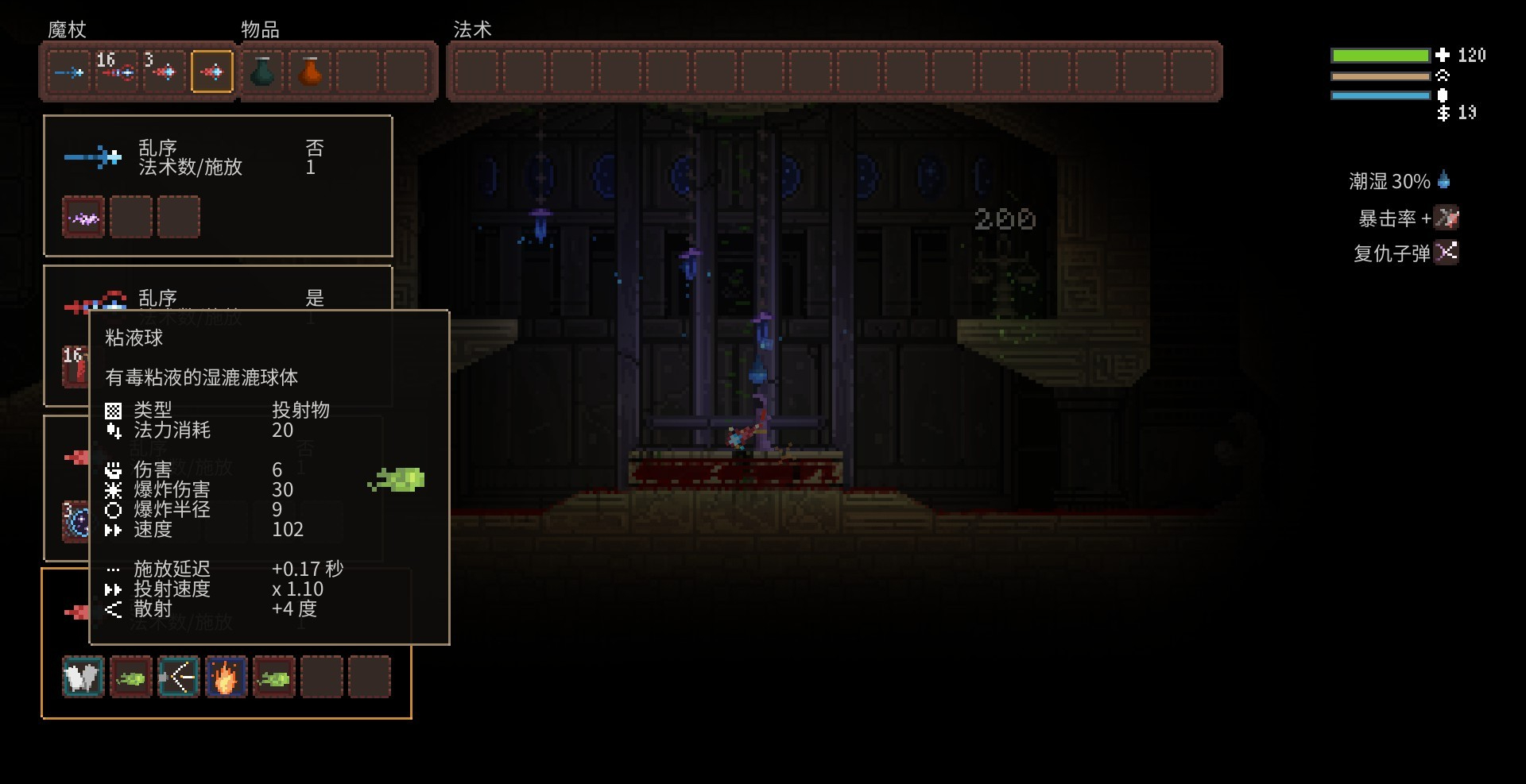The image size is (1526, 784).
Task: Click the highlighted fourth wand slot
Action: click(212, 72)
